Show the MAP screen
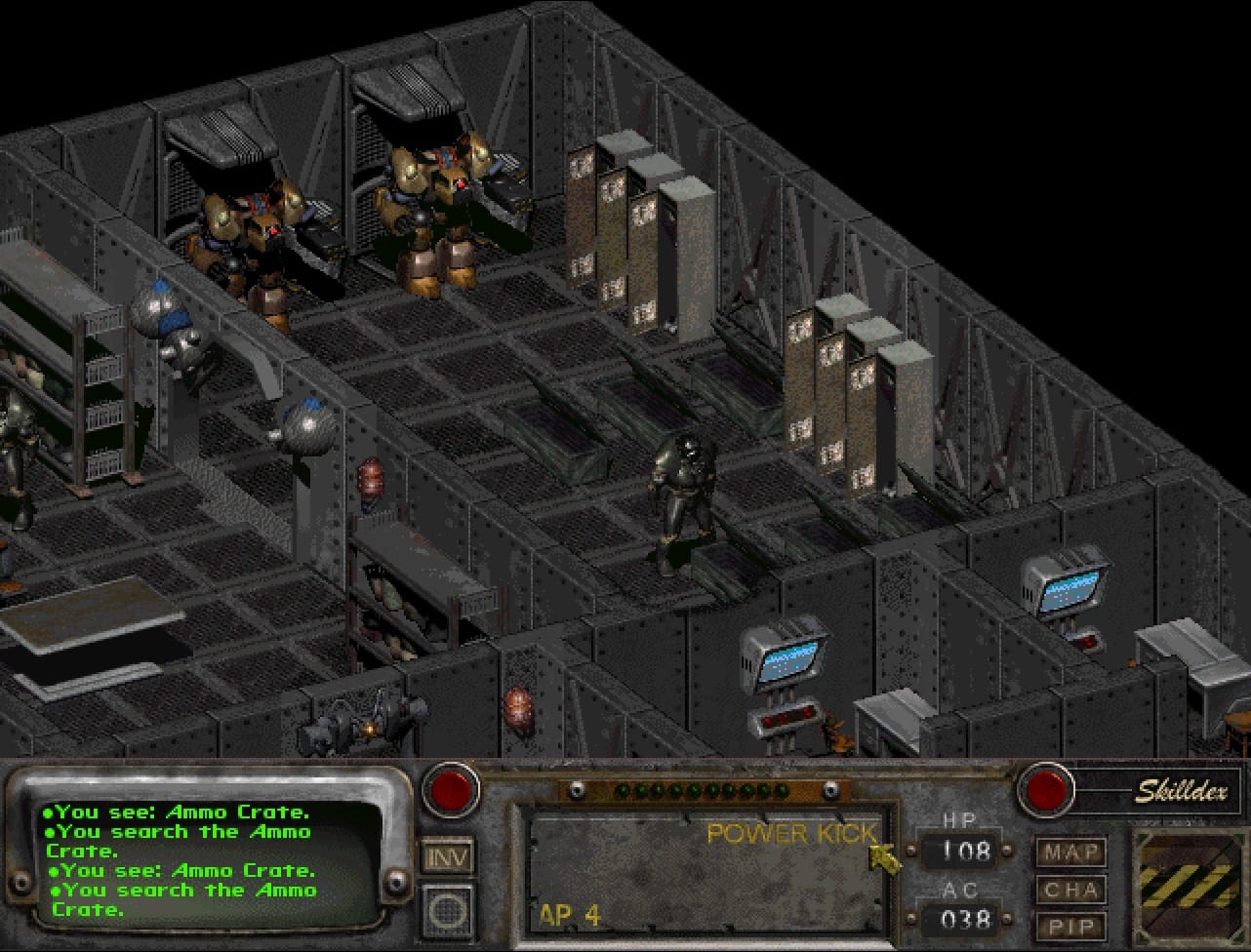 tap(1071, 853)
